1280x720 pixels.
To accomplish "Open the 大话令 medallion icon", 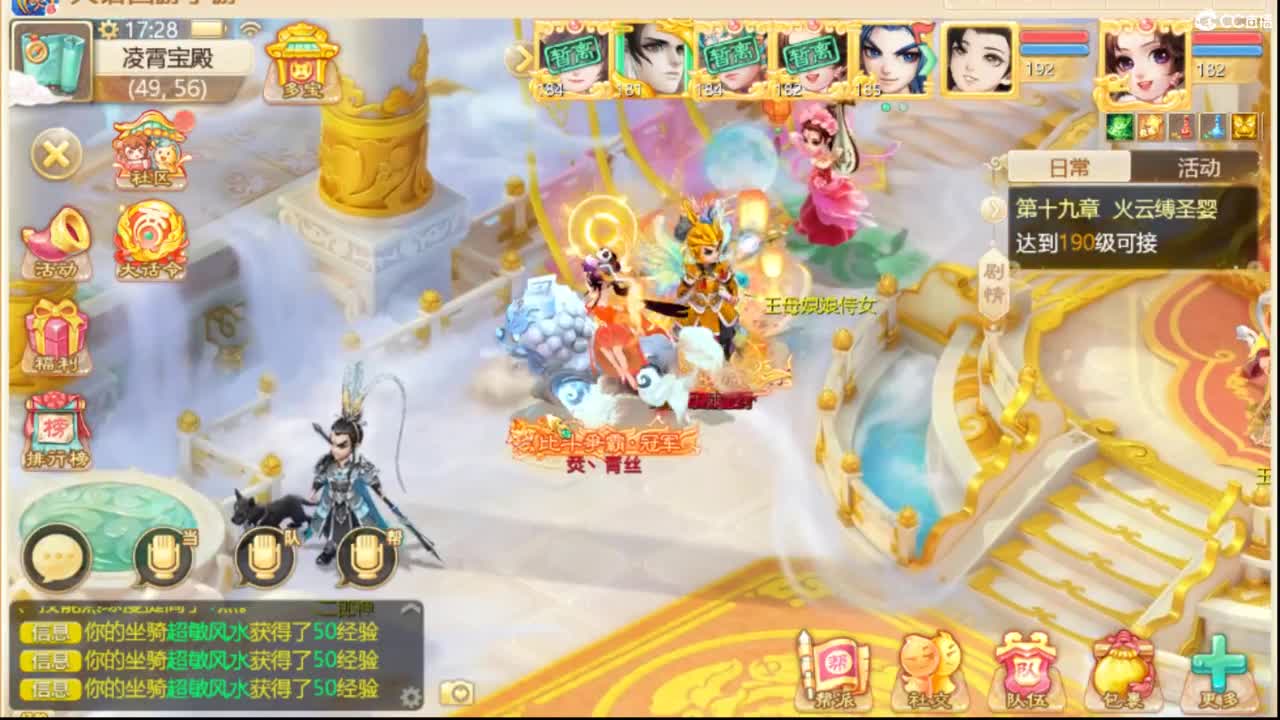I will [152, 240].
